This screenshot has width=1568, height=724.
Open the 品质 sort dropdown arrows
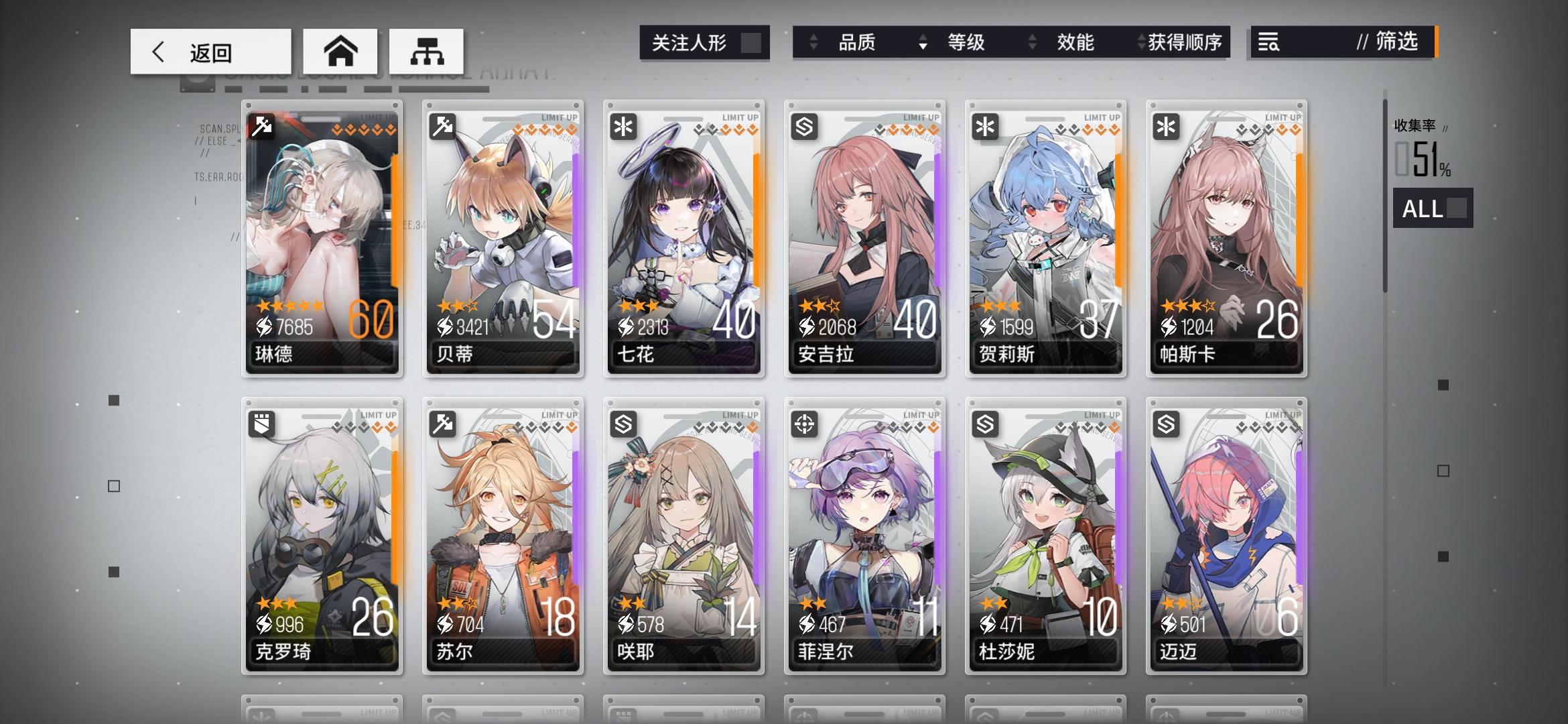(x=814, y=43)
